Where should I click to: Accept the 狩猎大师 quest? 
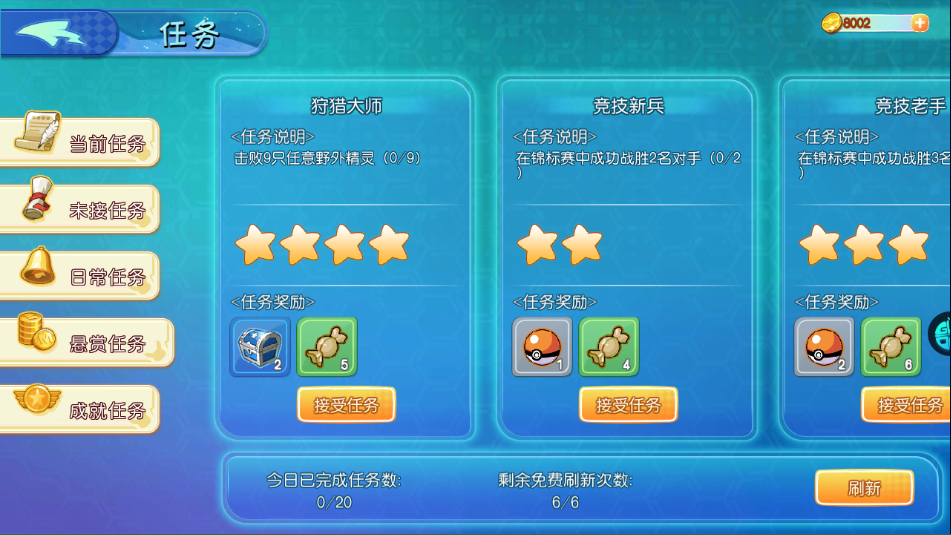pos(346,405)
